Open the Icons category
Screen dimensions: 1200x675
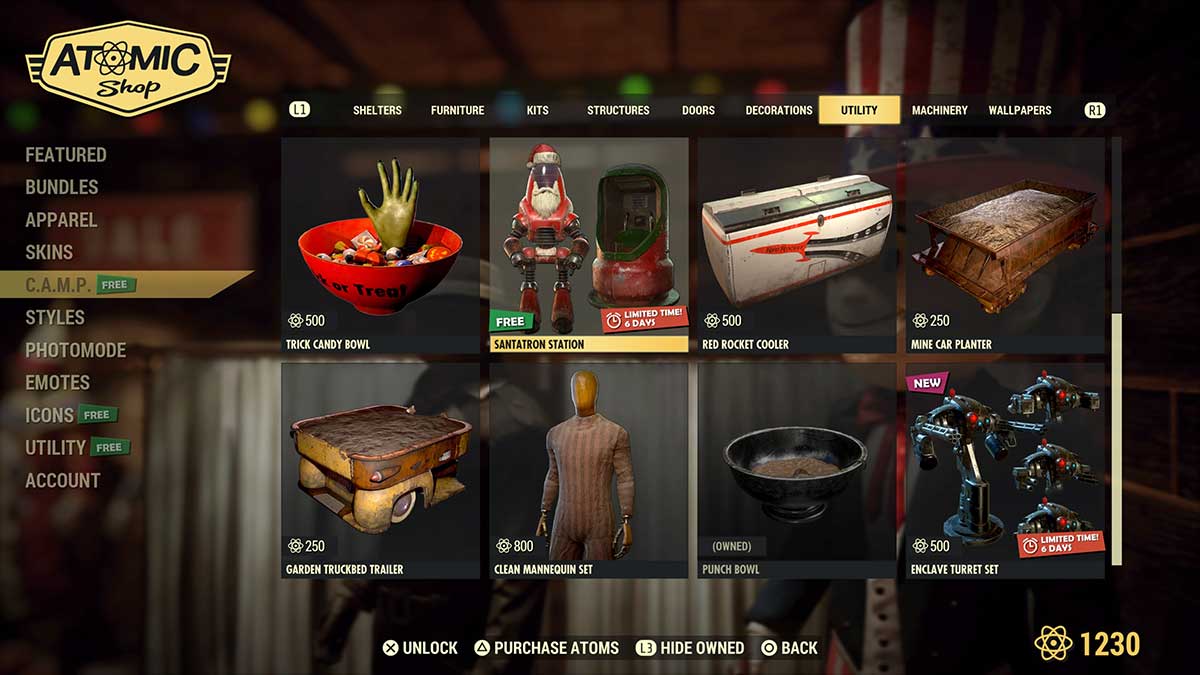coord(50,415)
